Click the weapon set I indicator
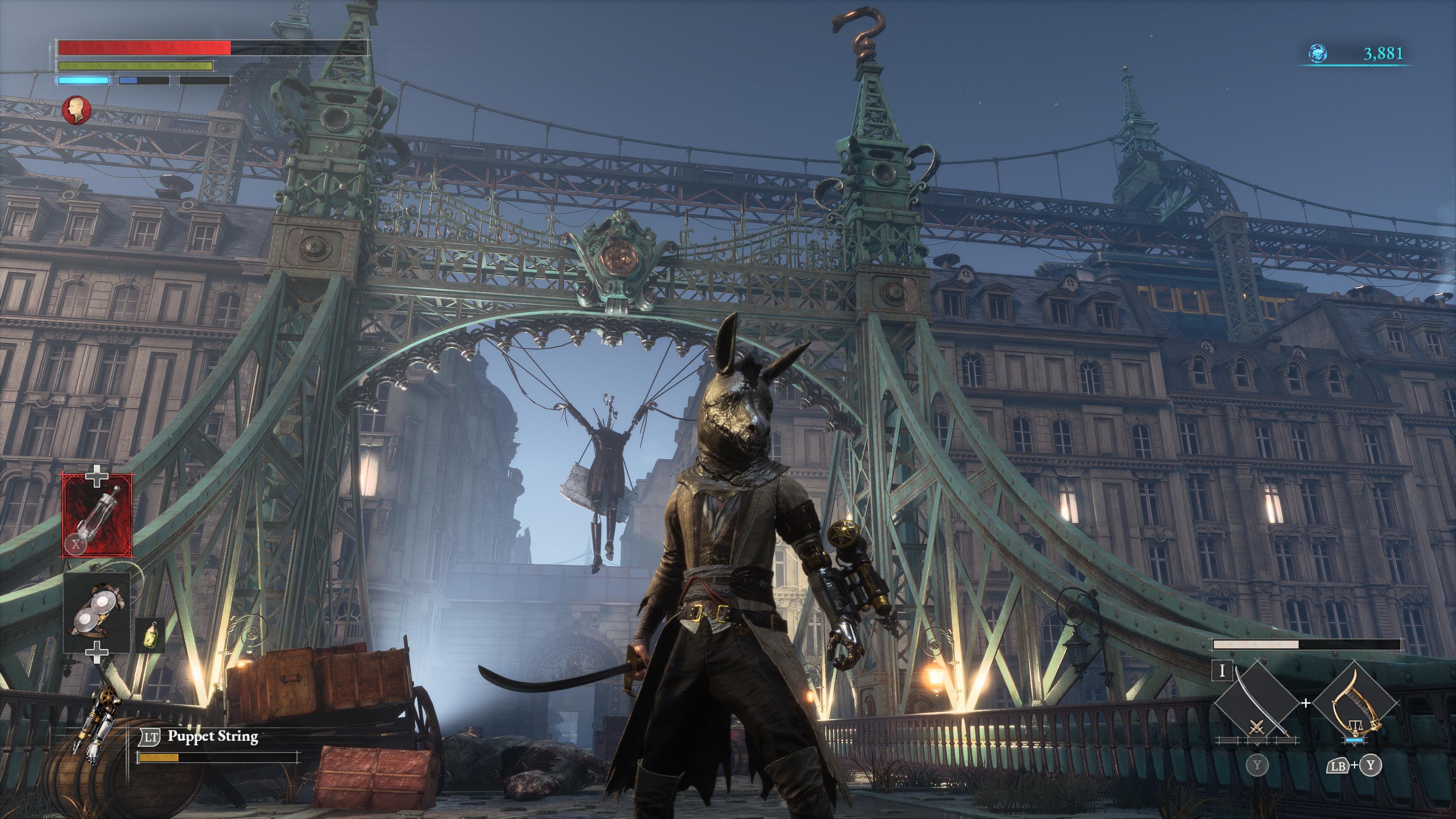1456x819 pixels. (1222, 671)
